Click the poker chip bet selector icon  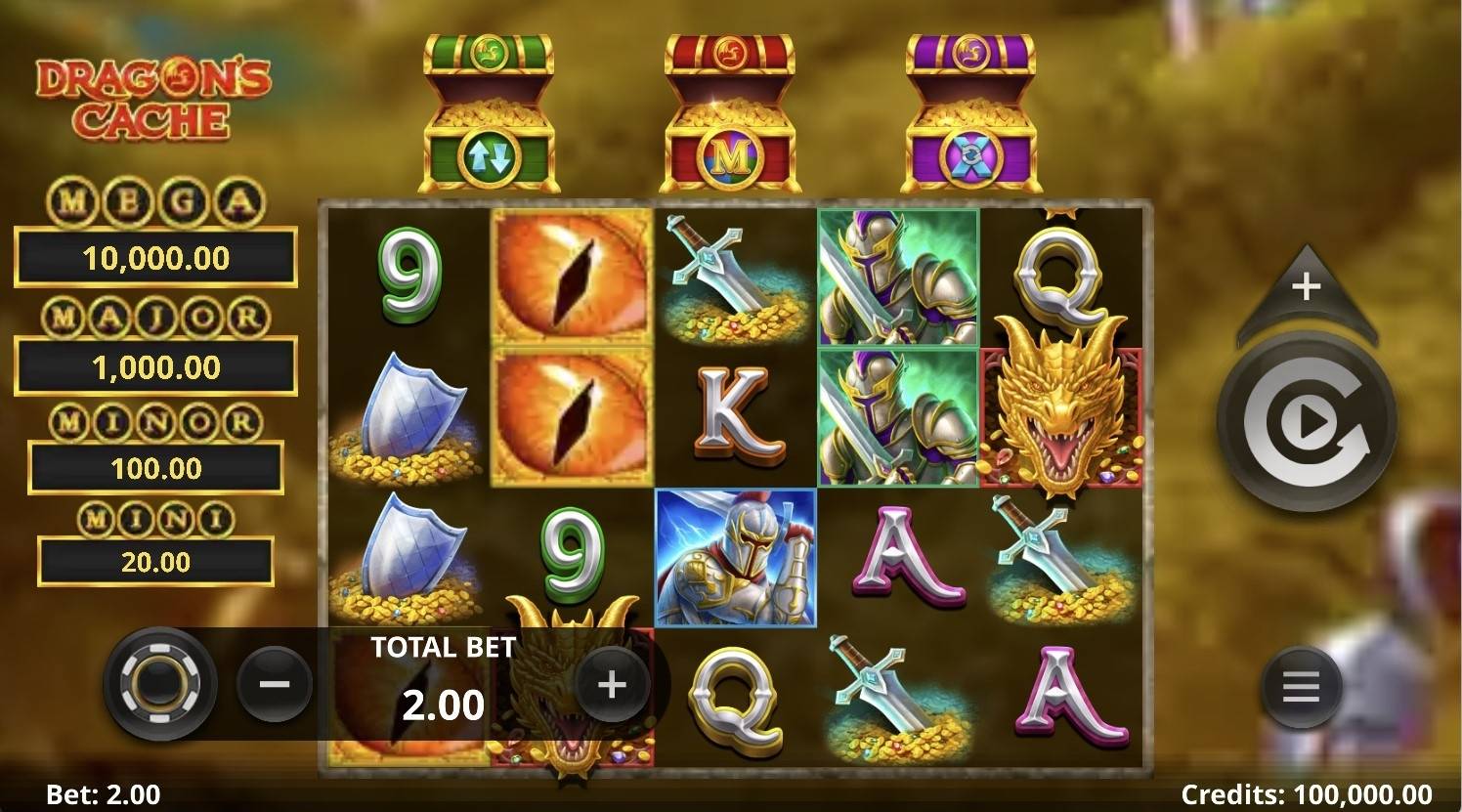pyautogui.click(x=159, y=683)
